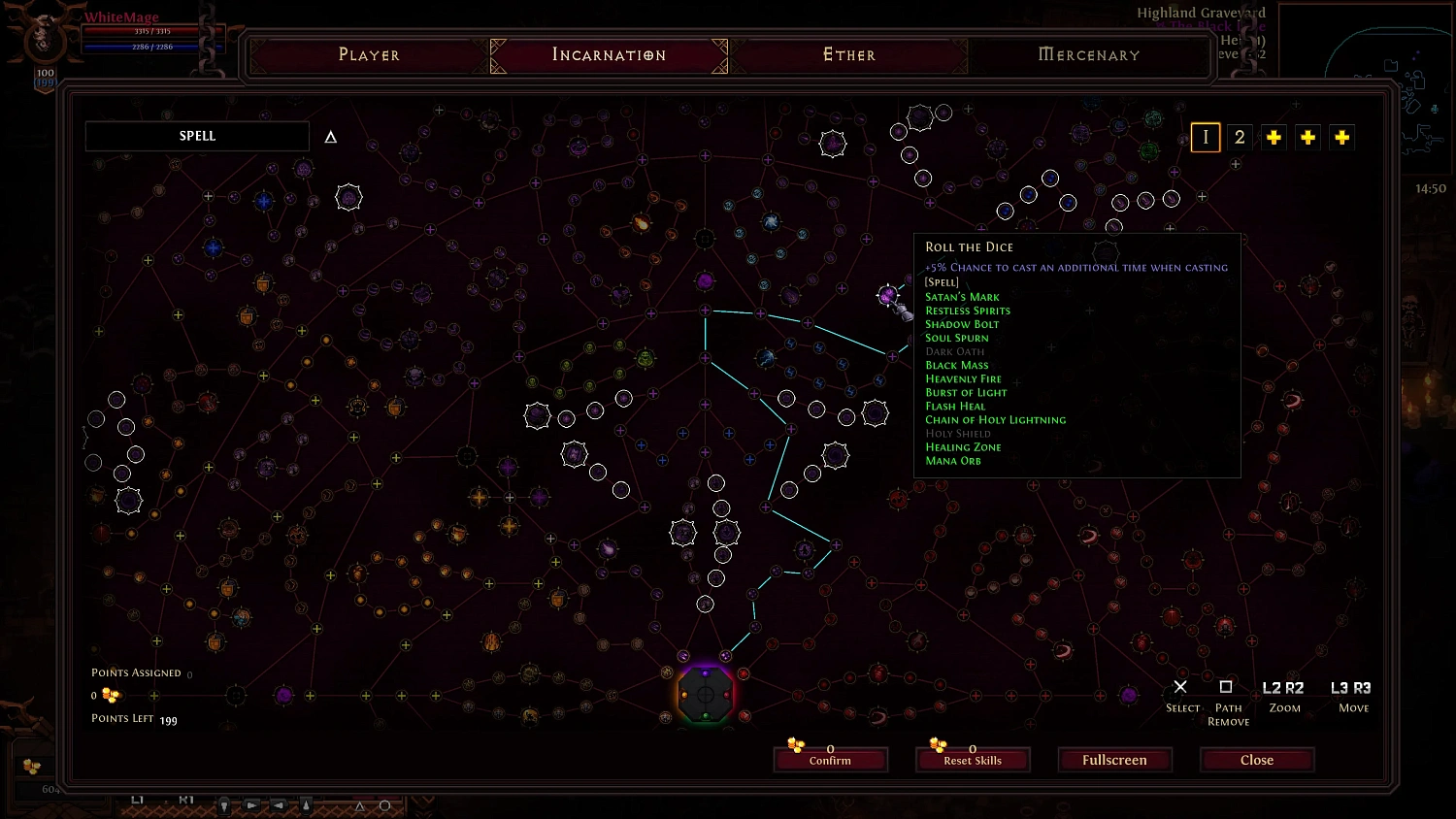Viewport: 1456px width, 819px height.
Task: Select the Roll the Dice skill node
Action: (x=887, y=295)
